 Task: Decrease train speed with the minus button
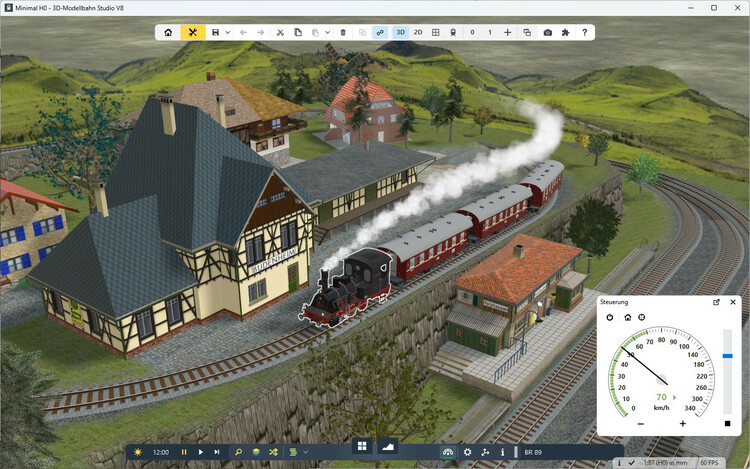tap(640, 423)
